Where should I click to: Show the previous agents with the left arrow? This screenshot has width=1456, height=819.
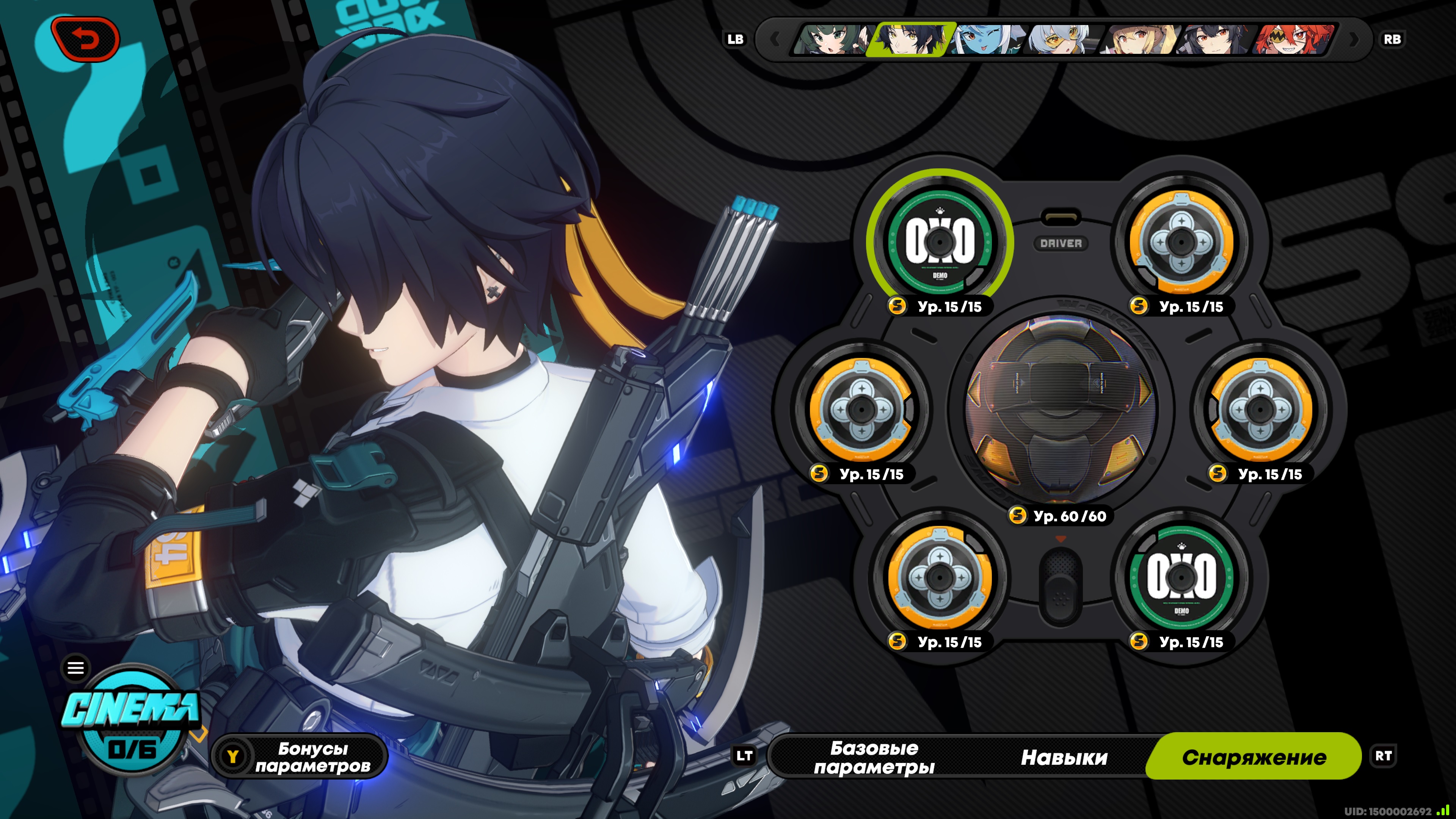pyautogui.click(x=775, y=39)
